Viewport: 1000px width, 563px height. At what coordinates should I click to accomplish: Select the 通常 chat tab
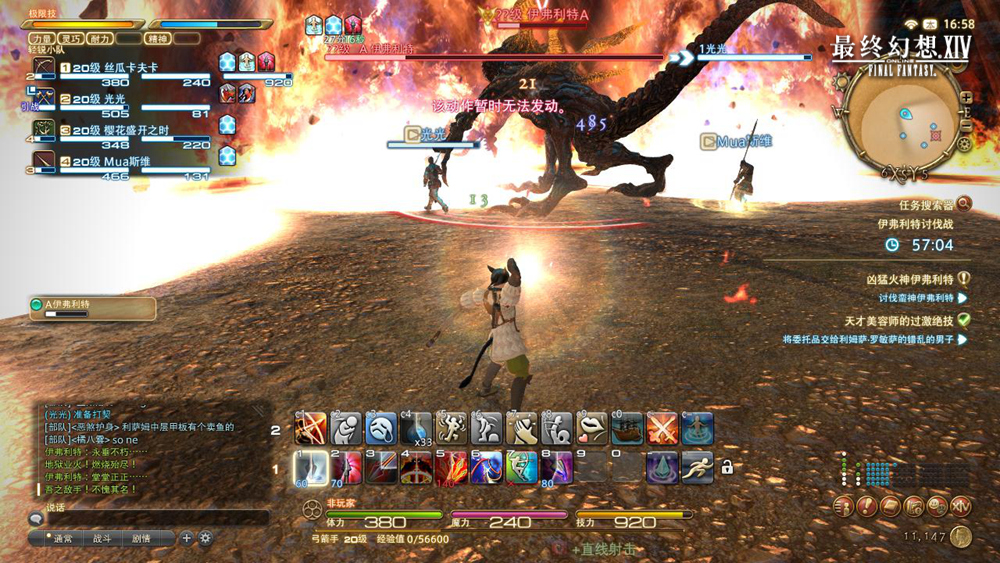click(x=63, y=538)
